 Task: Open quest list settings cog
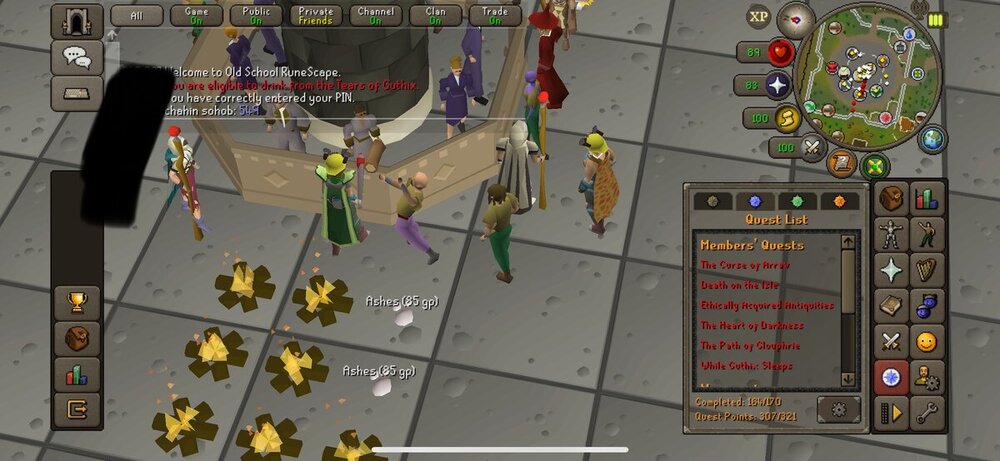(838, 408)
